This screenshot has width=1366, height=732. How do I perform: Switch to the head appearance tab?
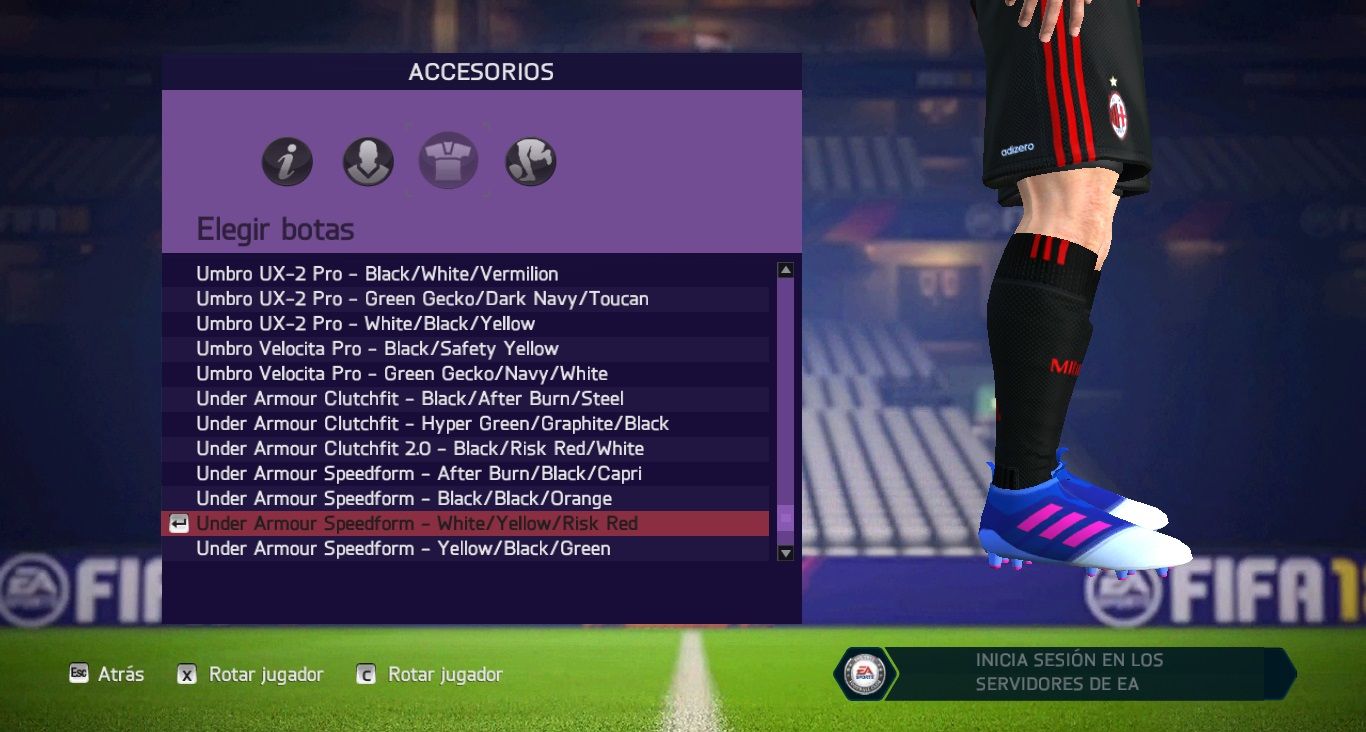(368, 162)
